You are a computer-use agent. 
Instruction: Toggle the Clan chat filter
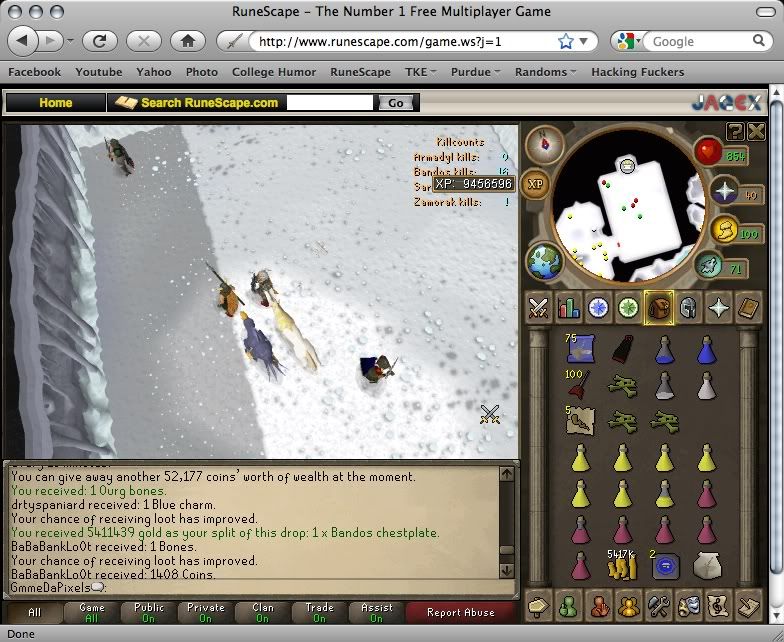[x=263, y=613]
